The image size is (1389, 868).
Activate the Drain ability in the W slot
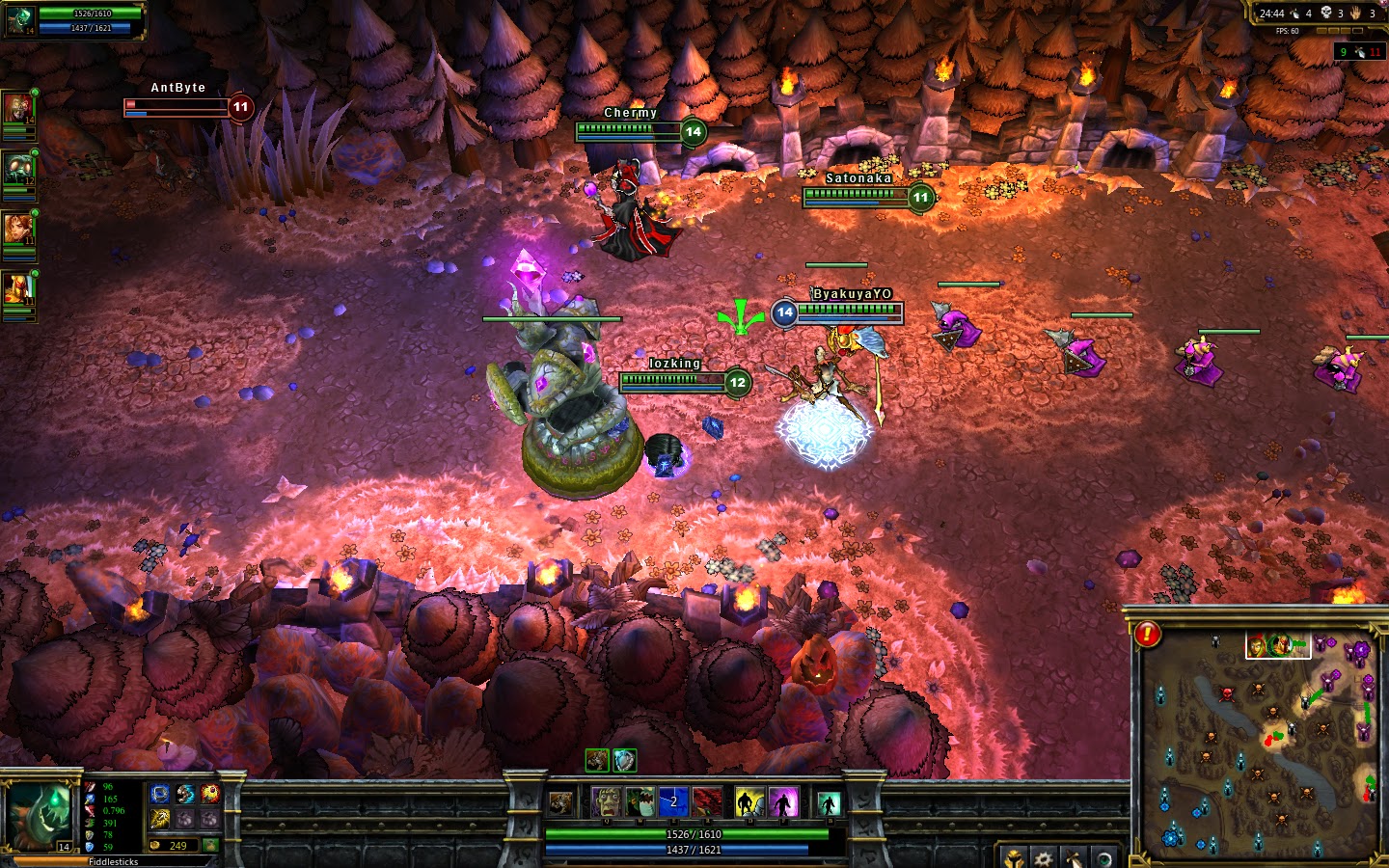point(640,800)
